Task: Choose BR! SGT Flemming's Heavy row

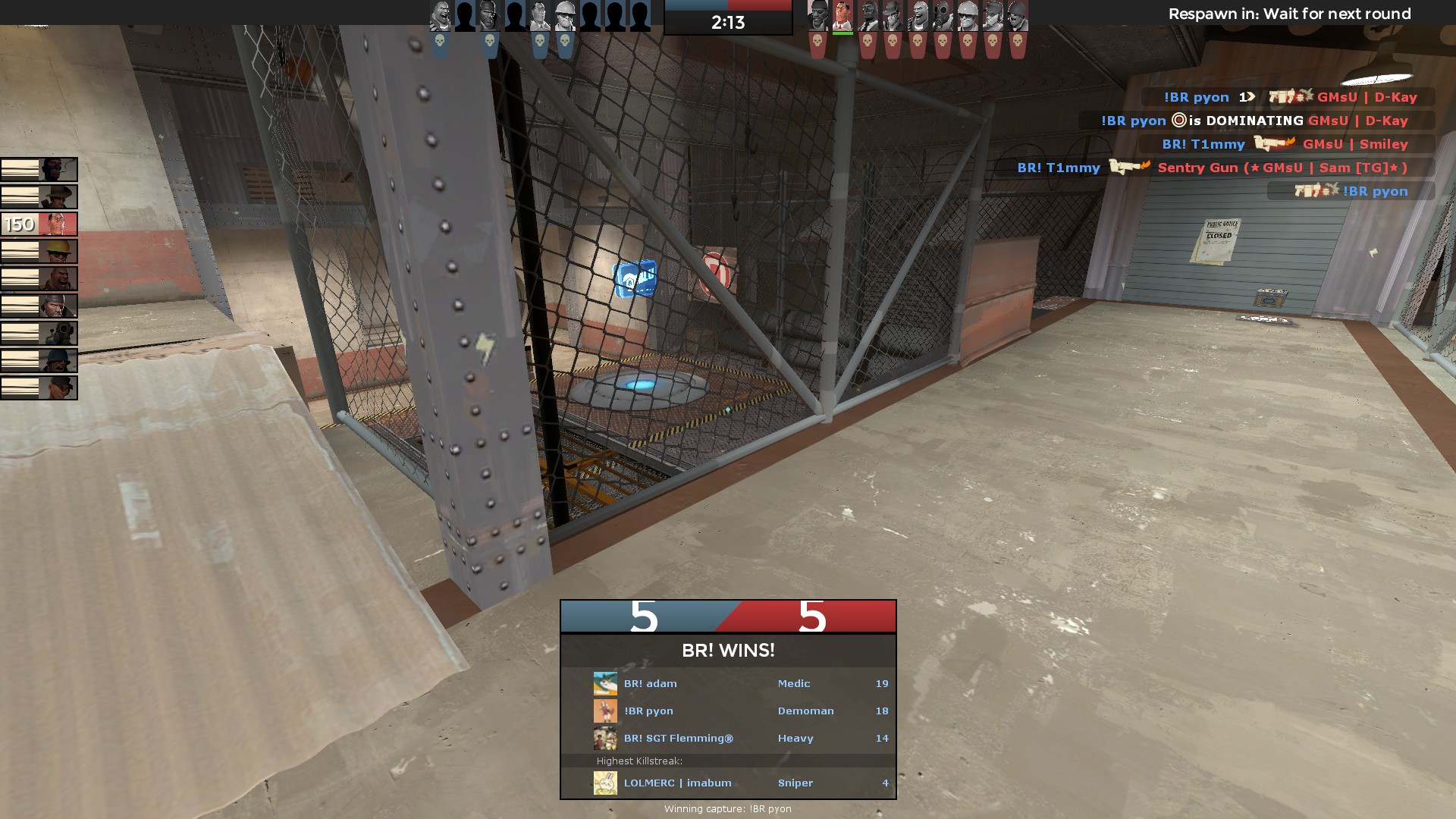Action: coord(728,738)
